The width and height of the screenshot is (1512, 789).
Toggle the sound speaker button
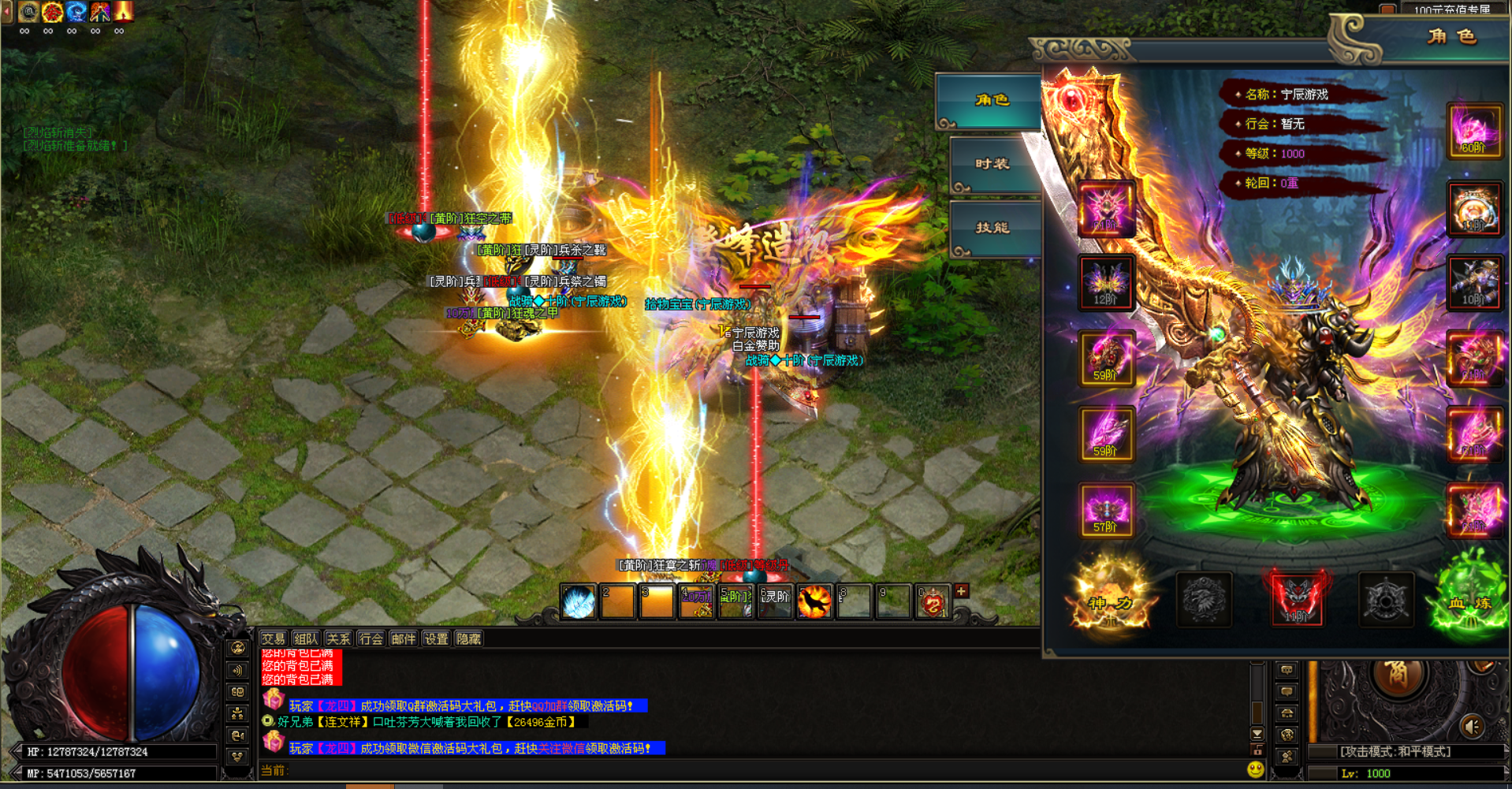click(1472, 726)
